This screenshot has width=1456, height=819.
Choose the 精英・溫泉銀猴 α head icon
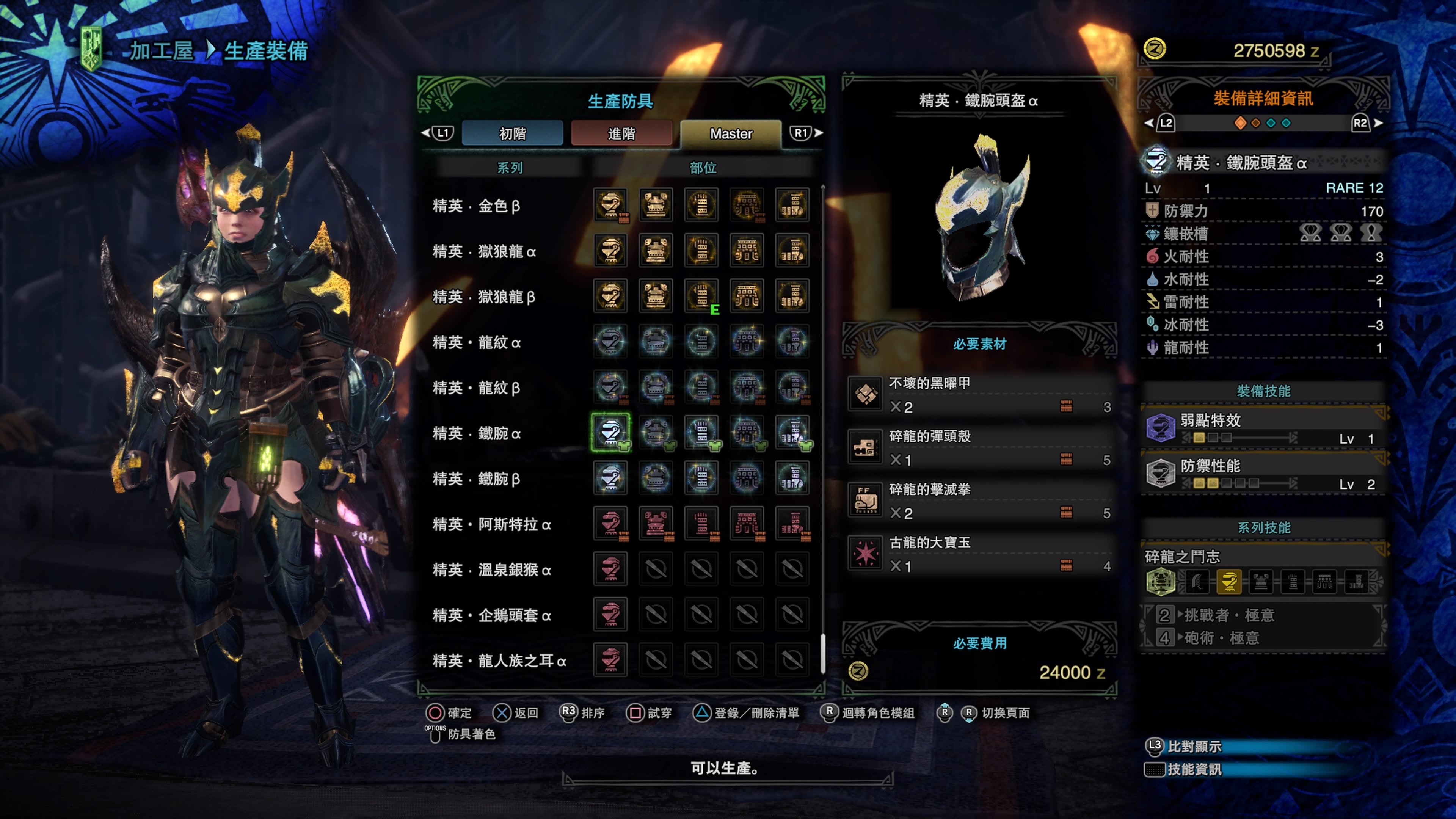coord(610,569)
